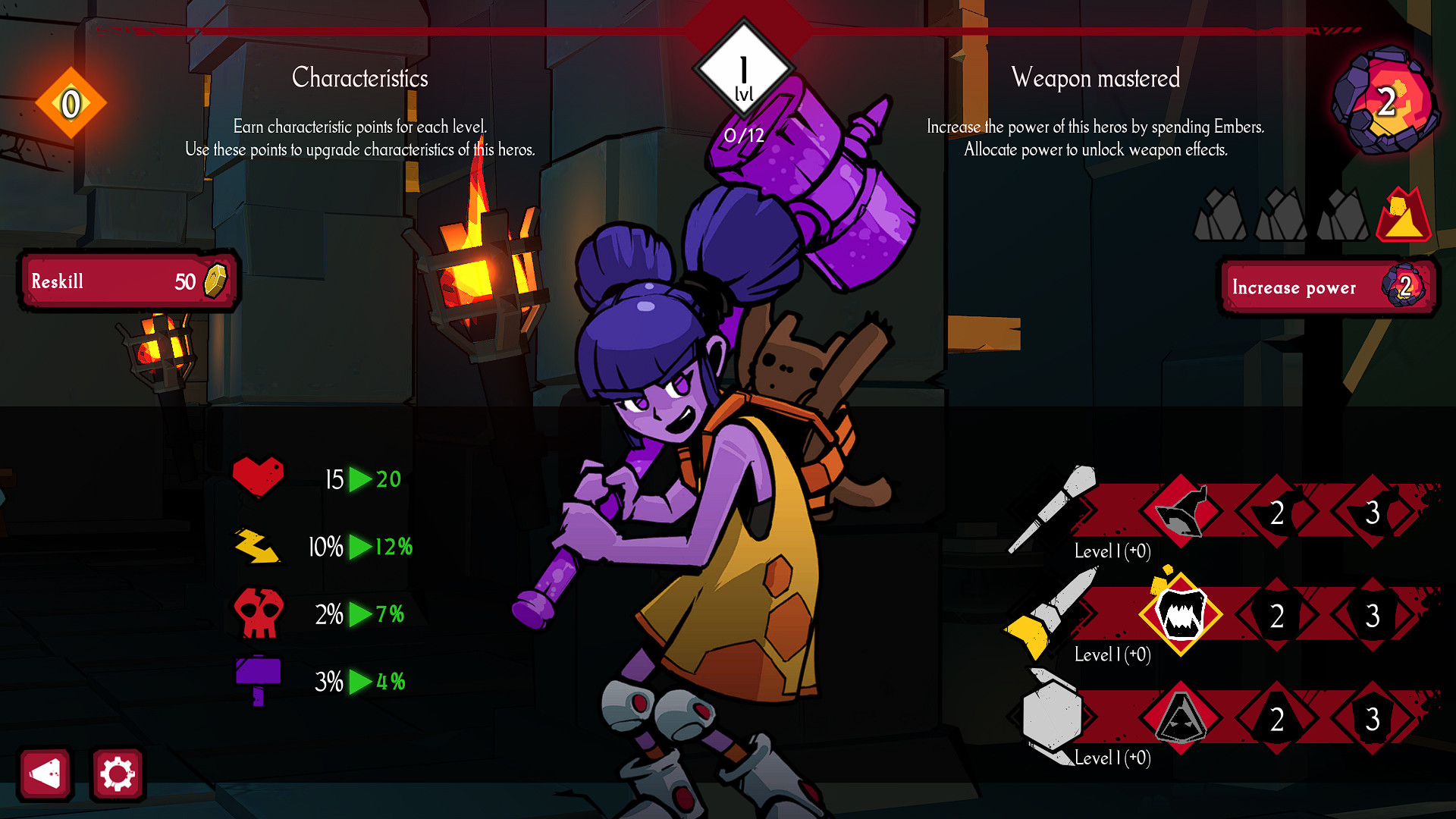Select the red heart health icon

(258, 476)
